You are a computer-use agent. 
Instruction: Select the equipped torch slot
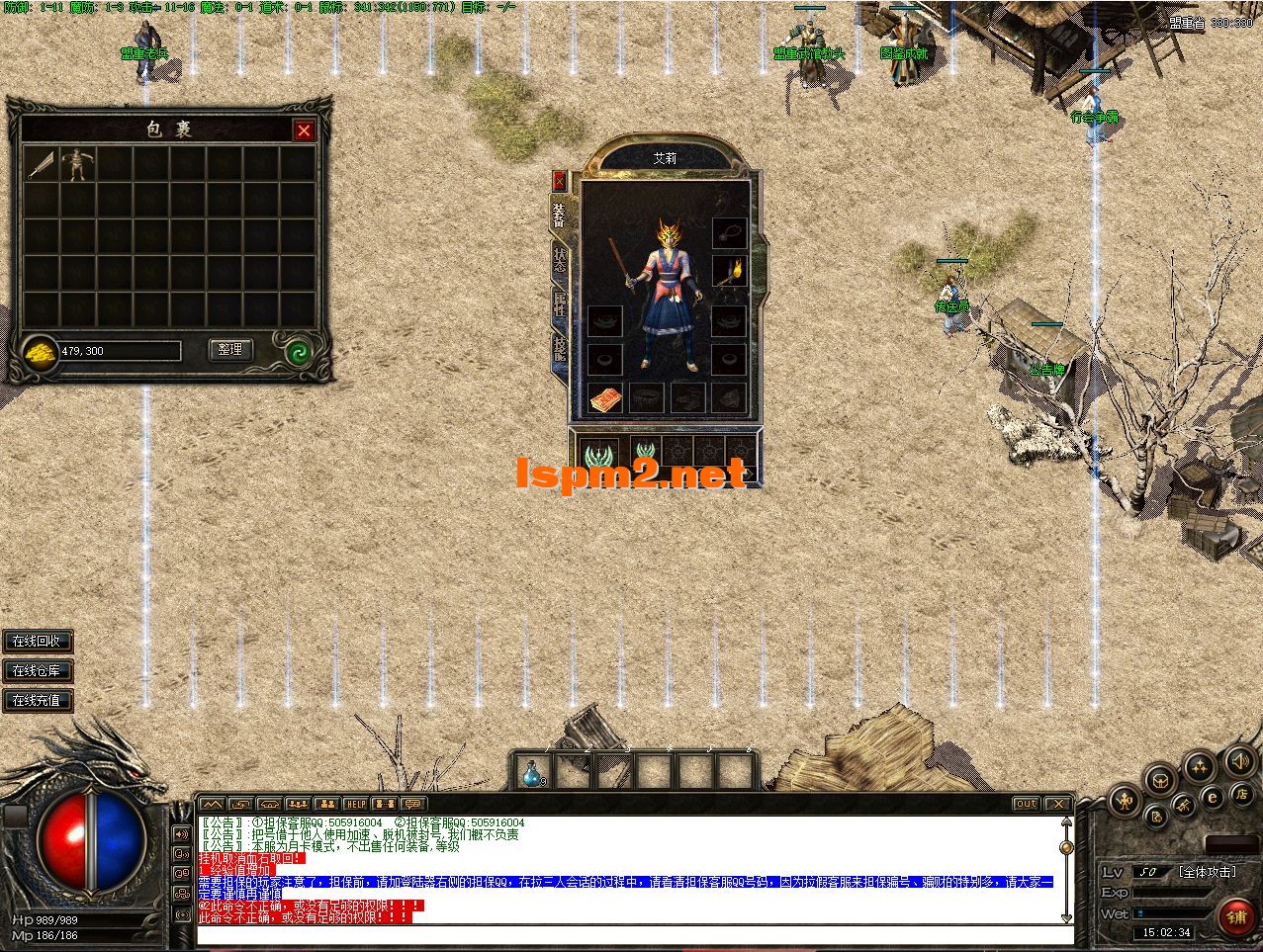(x=730, y=272)
